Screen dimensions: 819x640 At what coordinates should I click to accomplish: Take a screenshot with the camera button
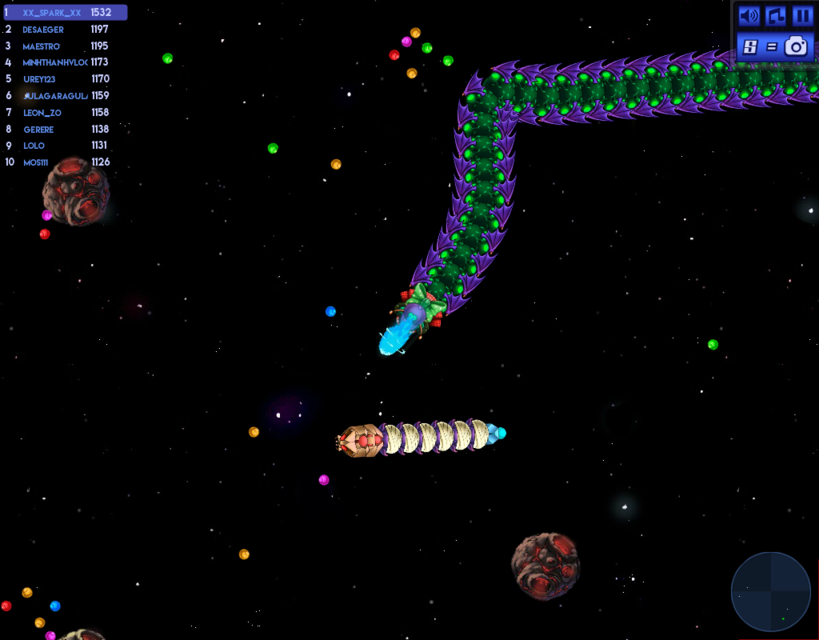click(796, 46)
